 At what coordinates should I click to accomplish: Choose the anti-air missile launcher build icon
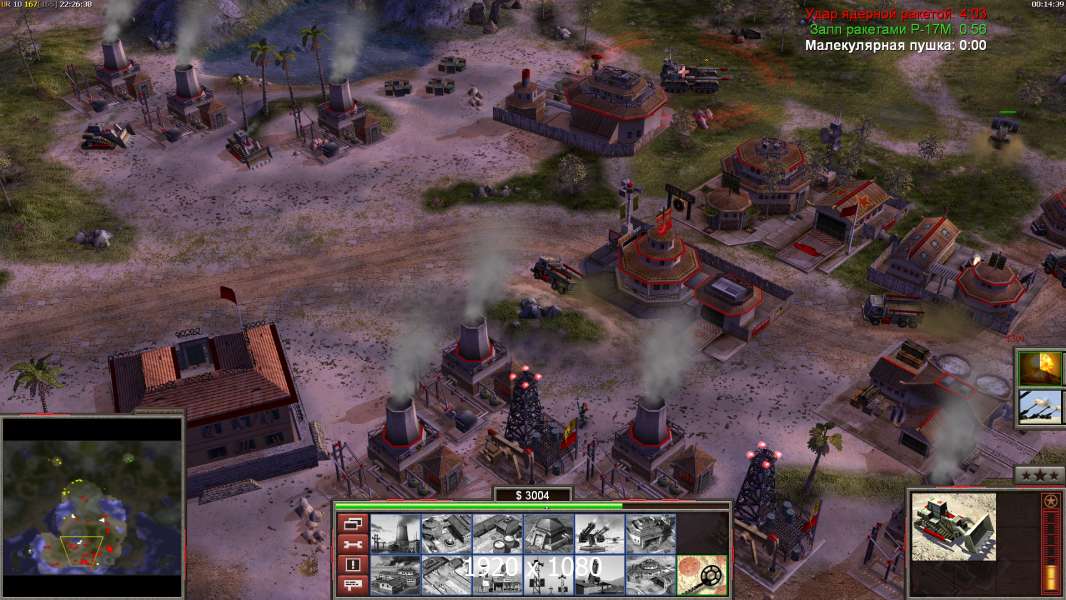click(599, 533)
